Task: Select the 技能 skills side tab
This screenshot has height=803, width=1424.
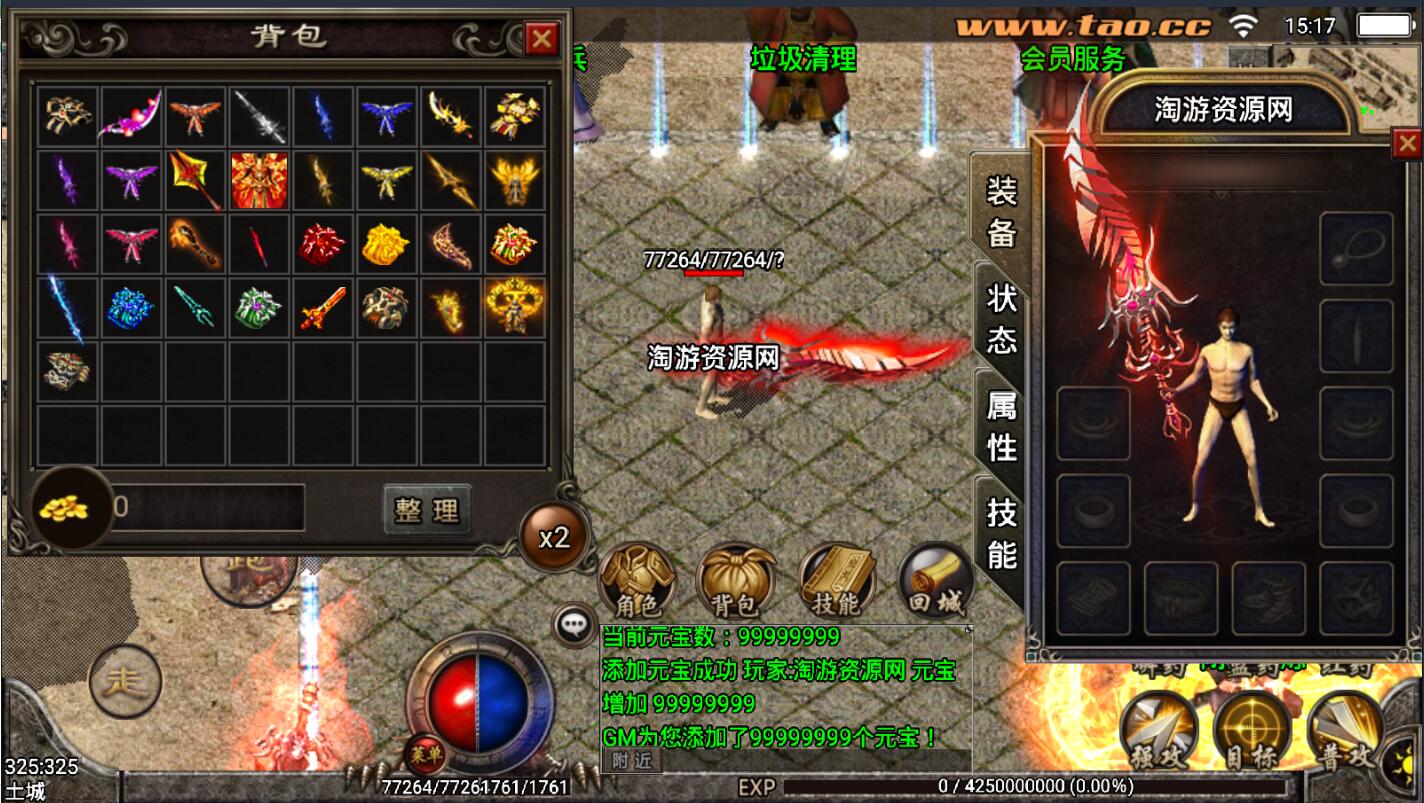Action: pos(1001,533)
